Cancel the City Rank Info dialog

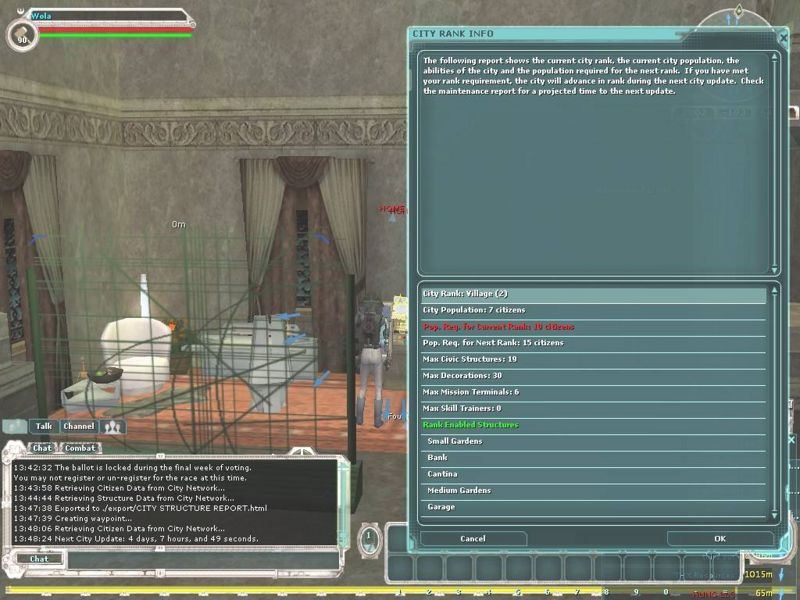(473, 538)
